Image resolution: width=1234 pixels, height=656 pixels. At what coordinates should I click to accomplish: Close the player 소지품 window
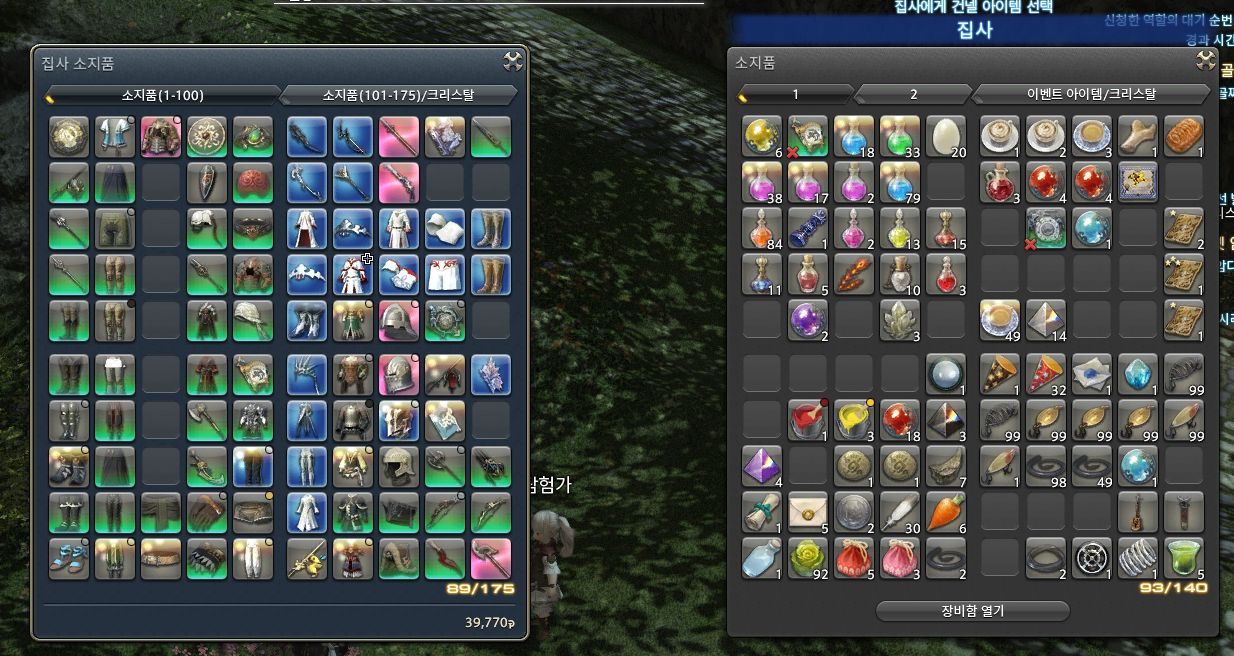coord(1206,61)
